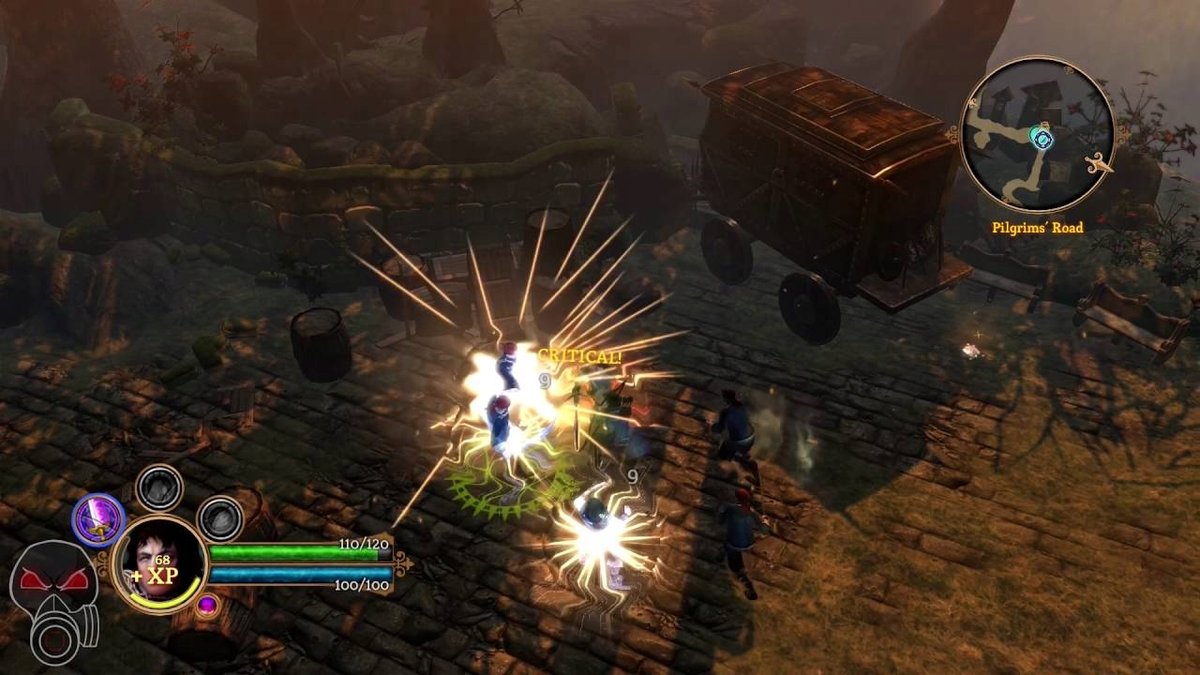Click the small purple orb below the portrait

tap(207, 604)
